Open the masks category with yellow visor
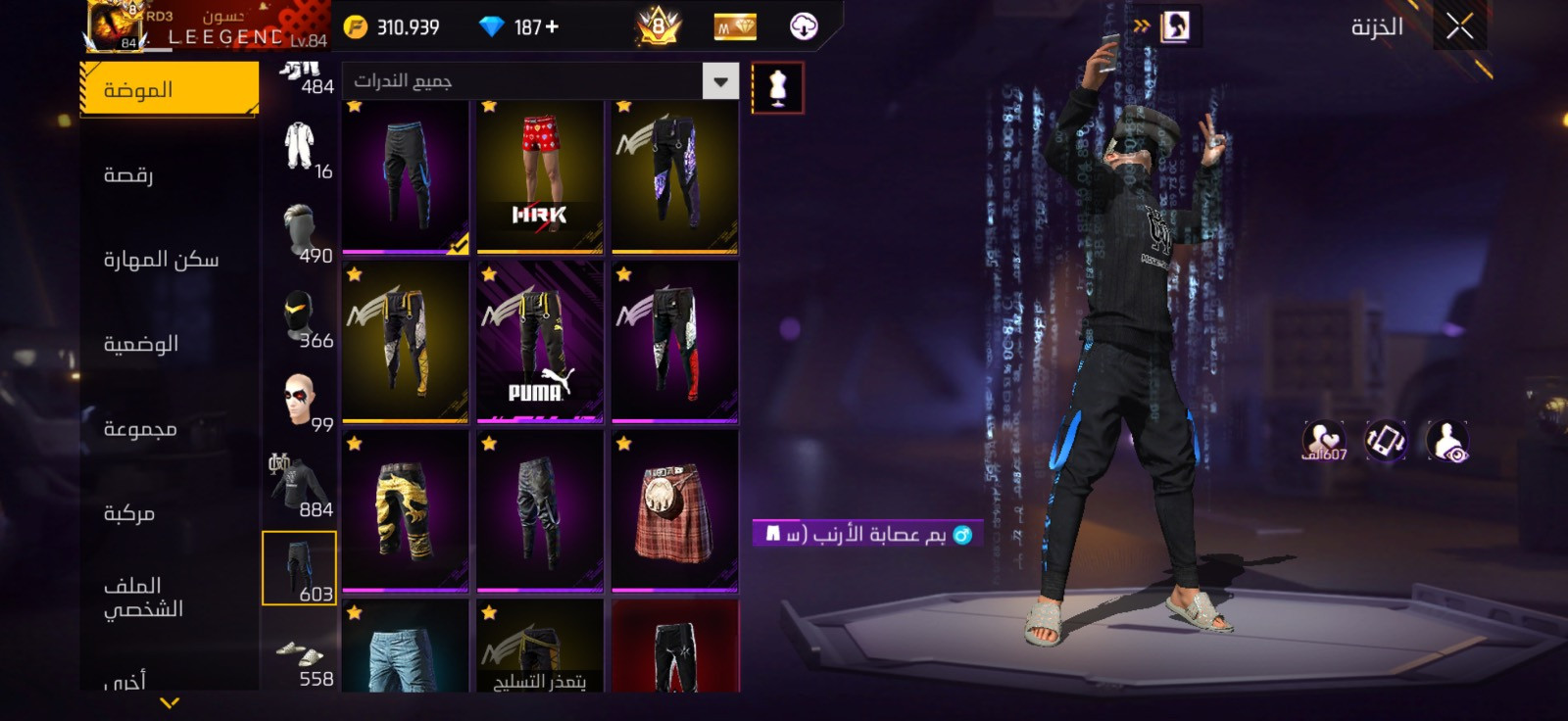The height and width of the screenshot is (721, 1568). point(300,317)
